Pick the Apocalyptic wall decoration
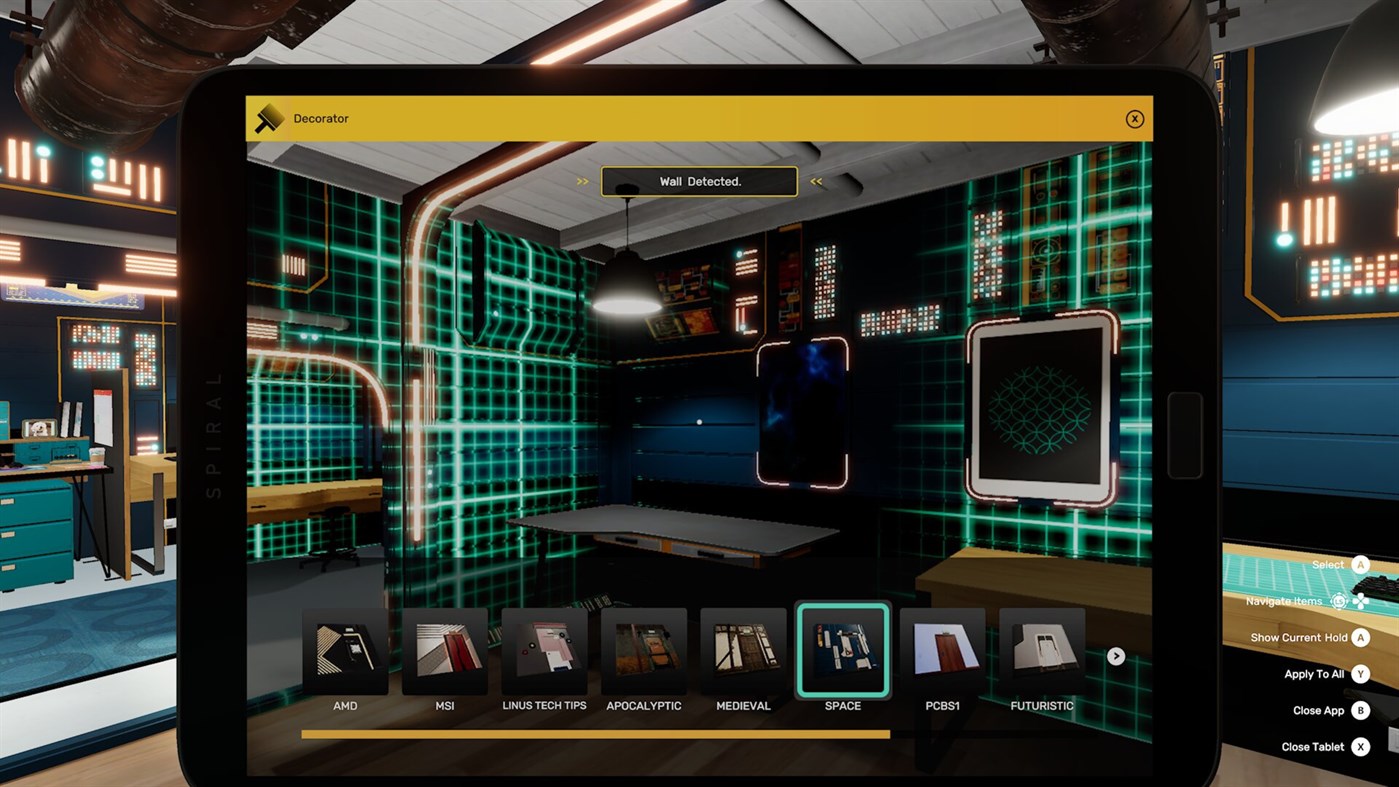1399x787 pixels. point(644,649)
